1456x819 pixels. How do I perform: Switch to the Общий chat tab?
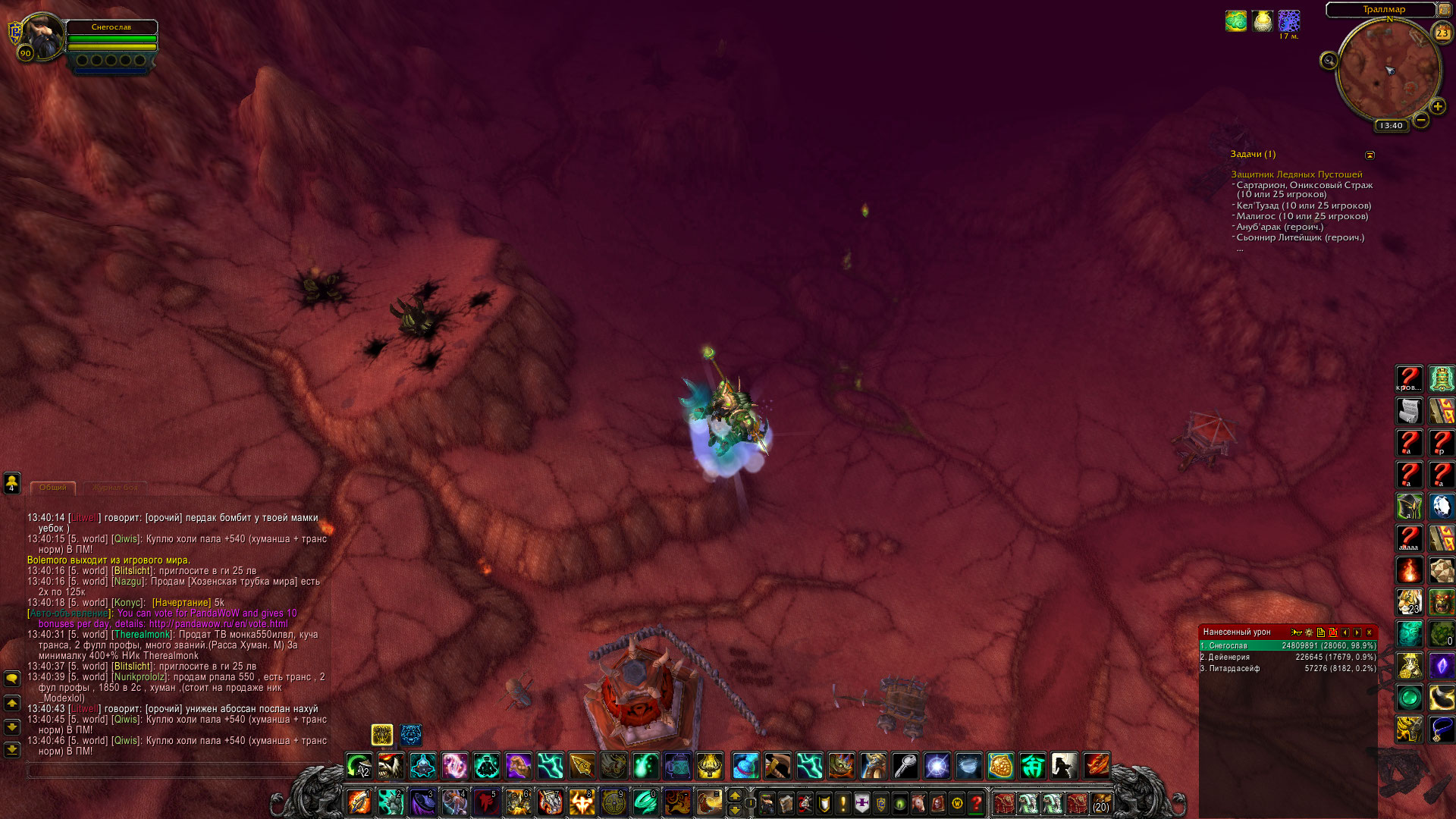tap(53, 488)
